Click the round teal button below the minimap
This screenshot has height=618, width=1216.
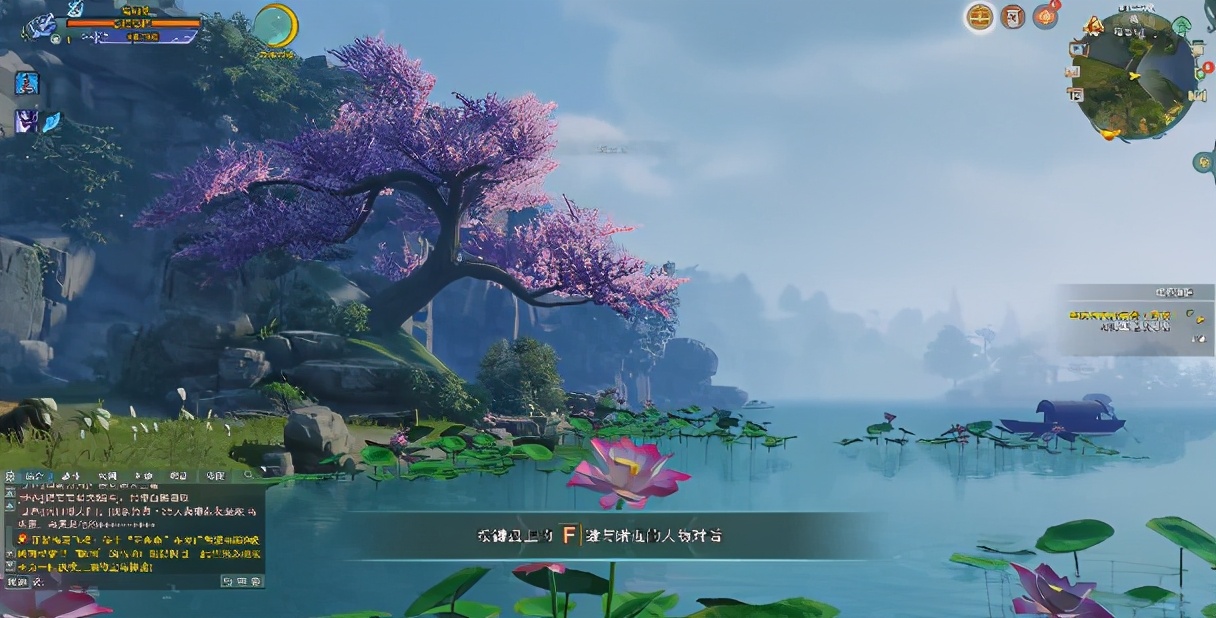coord(1204,162)
